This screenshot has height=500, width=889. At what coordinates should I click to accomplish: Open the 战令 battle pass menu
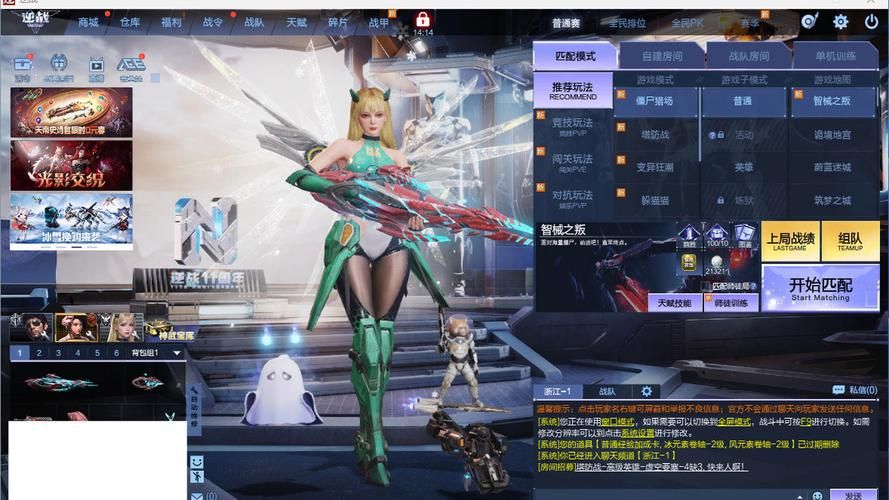point(213,22)
